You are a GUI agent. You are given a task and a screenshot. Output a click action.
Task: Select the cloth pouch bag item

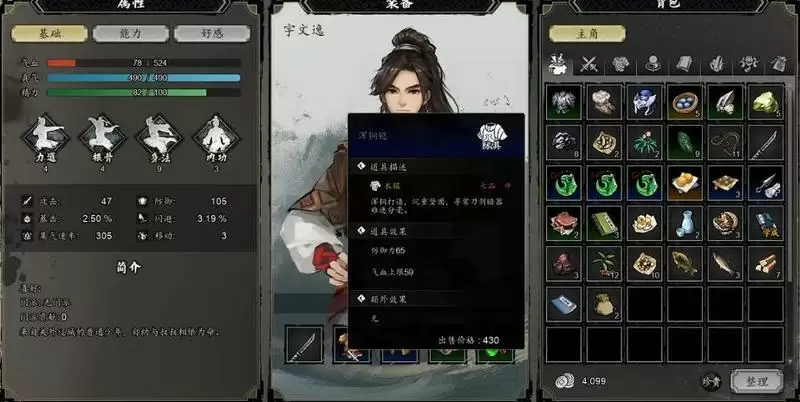(603, 303)
